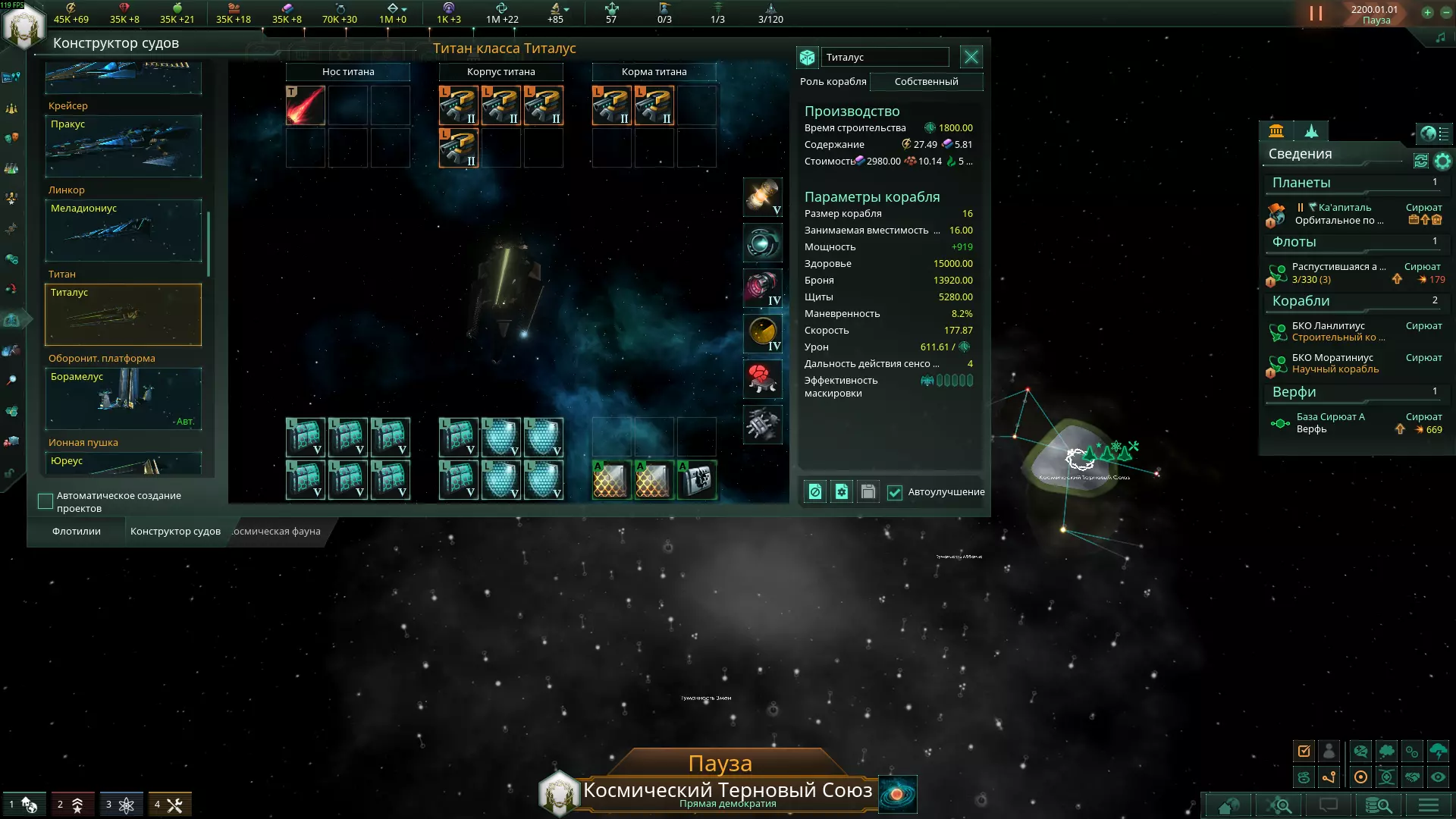
Task: Open the Собственный ship role dropdown
Action: click(x=926, y=82)
